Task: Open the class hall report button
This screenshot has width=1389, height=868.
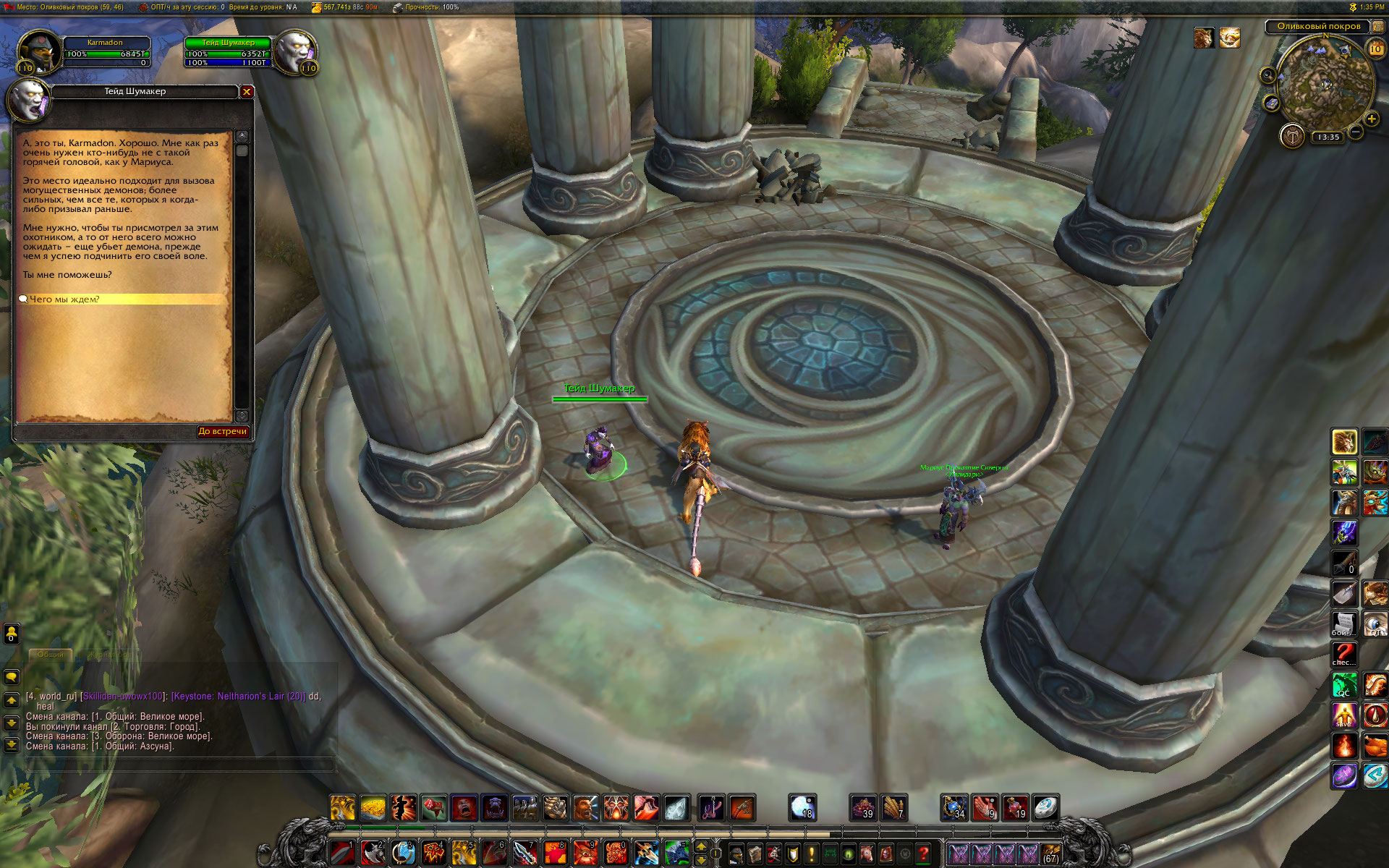Action: click(x=1292, y=136)
